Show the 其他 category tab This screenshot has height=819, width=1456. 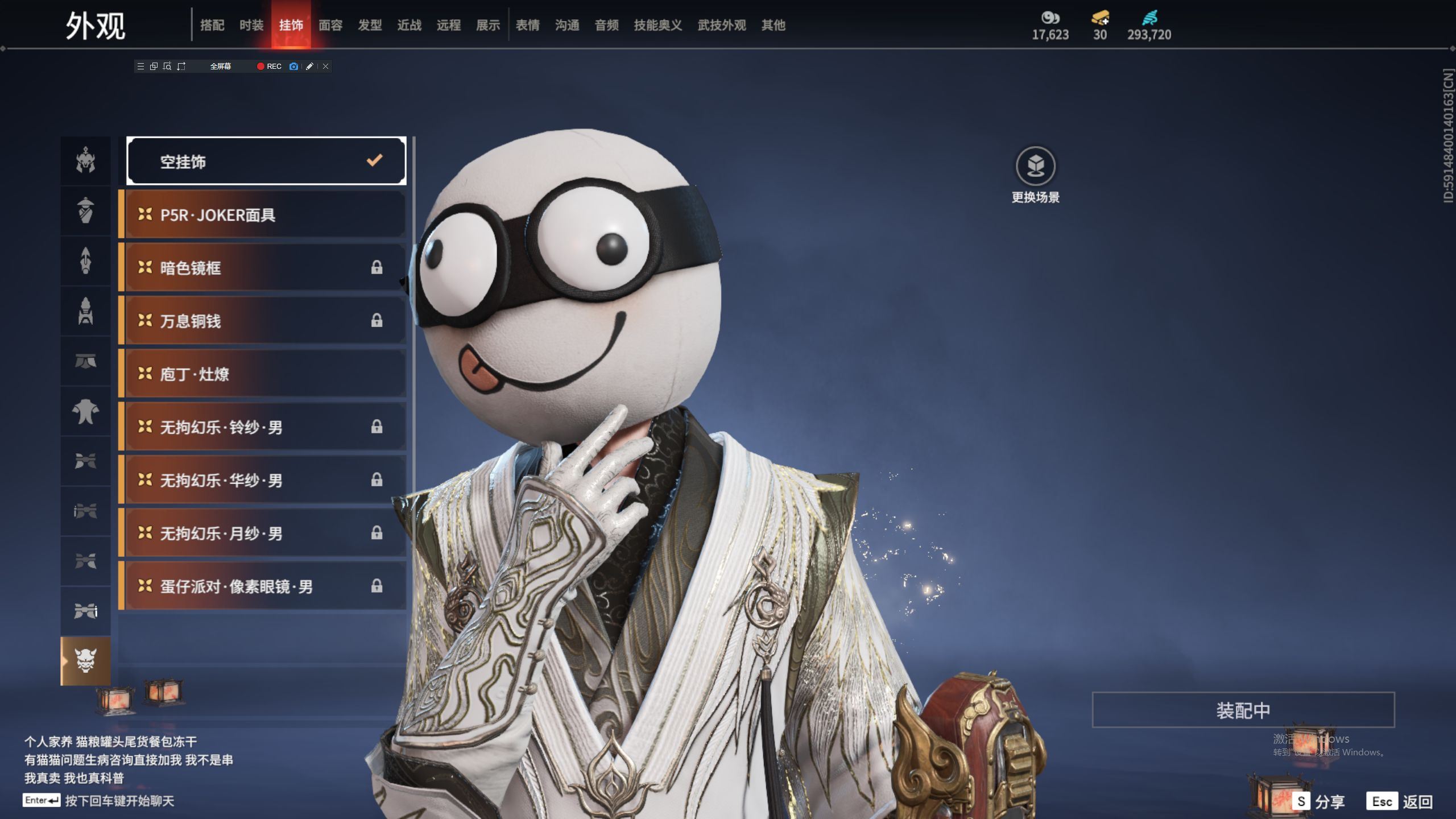pyautogui.click(x=773, y=25)
